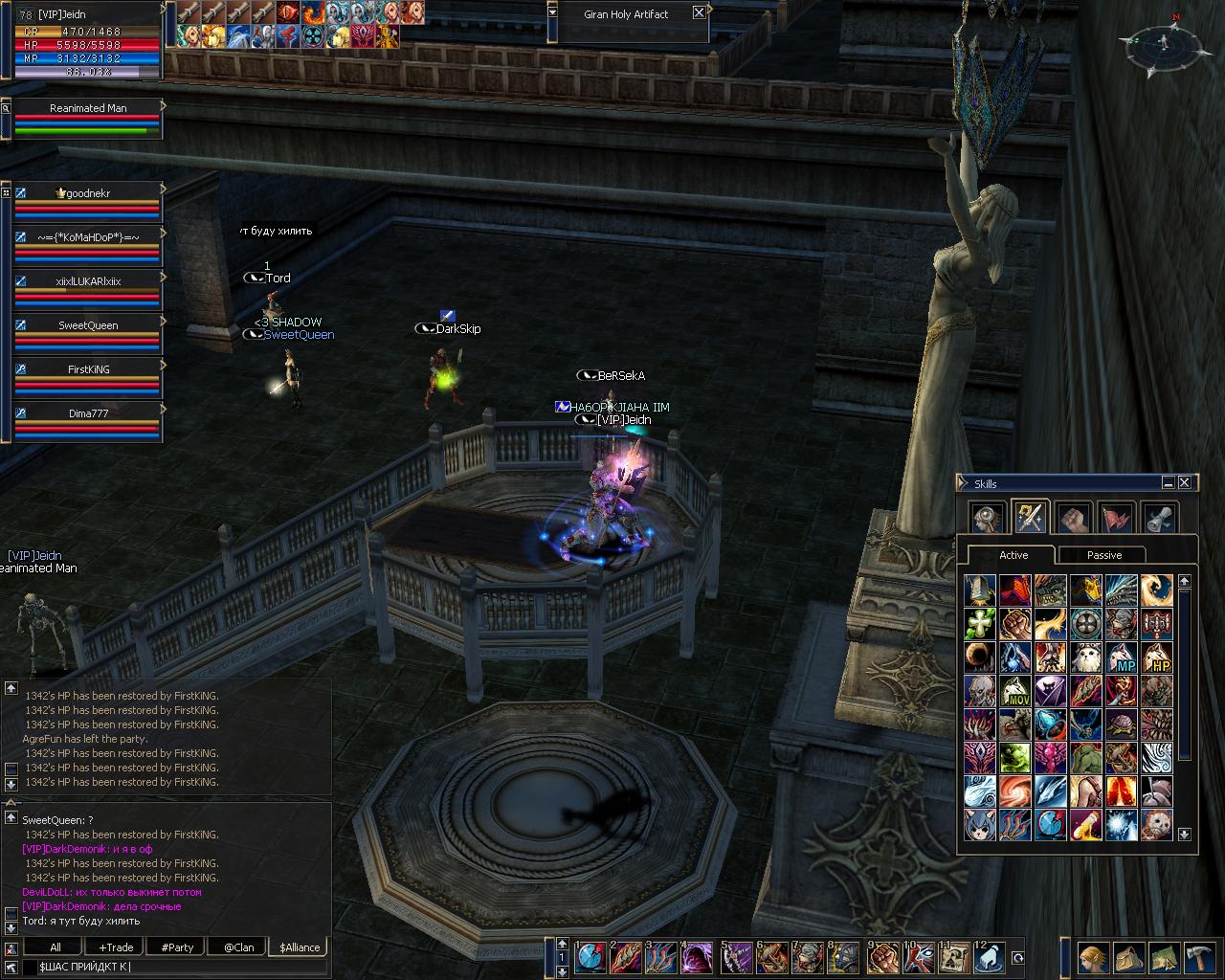
Task: Minimize the Skills window
Action: tap(1169, 483)
